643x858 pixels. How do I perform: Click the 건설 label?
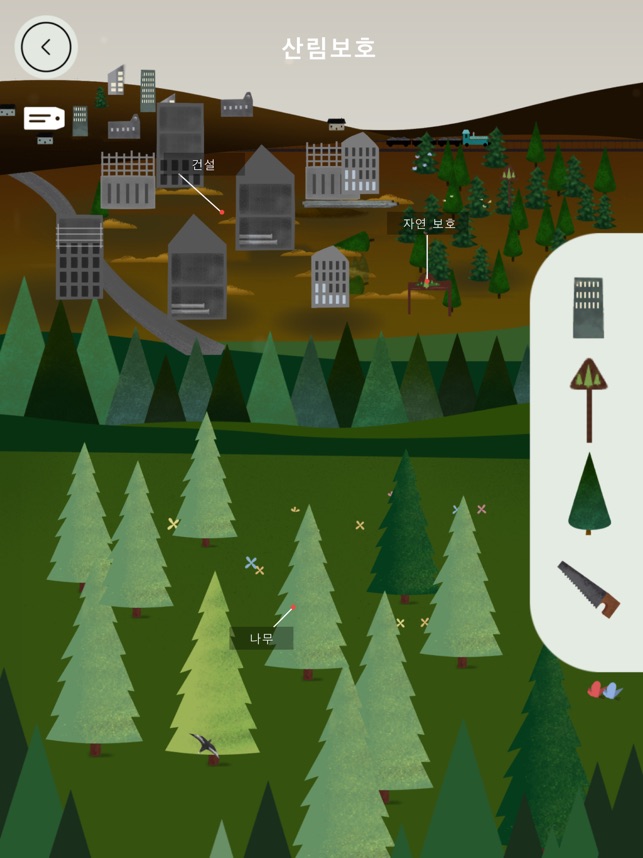point(203,164)
